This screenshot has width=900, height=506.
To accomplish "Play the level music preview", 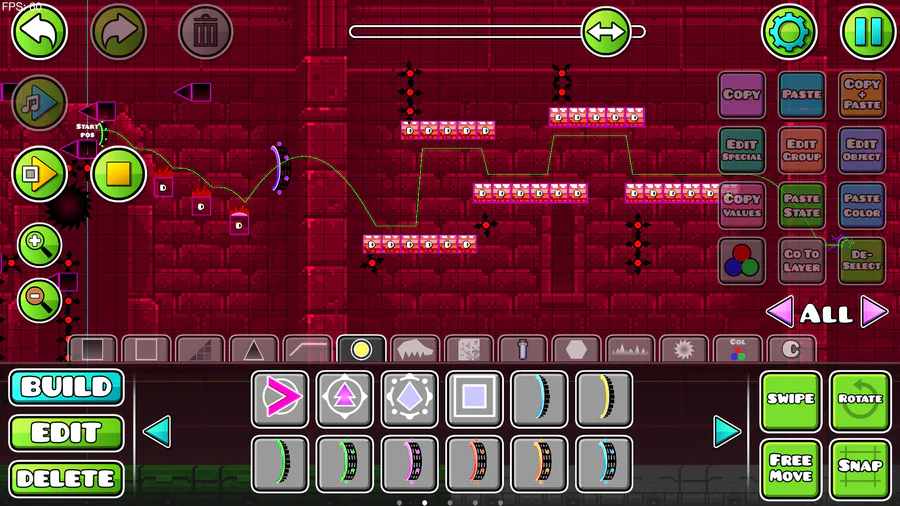I will 40,102.
